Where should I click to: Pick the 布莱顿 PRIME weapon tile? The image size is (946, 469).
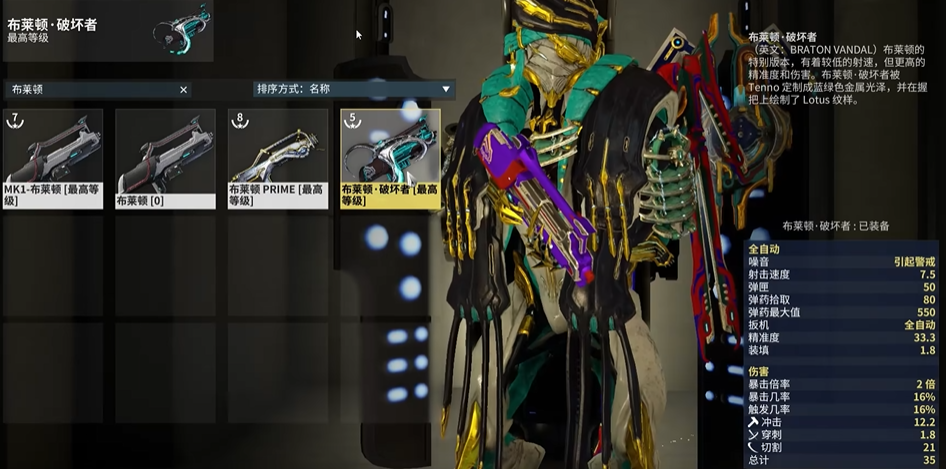click(278, 158)
